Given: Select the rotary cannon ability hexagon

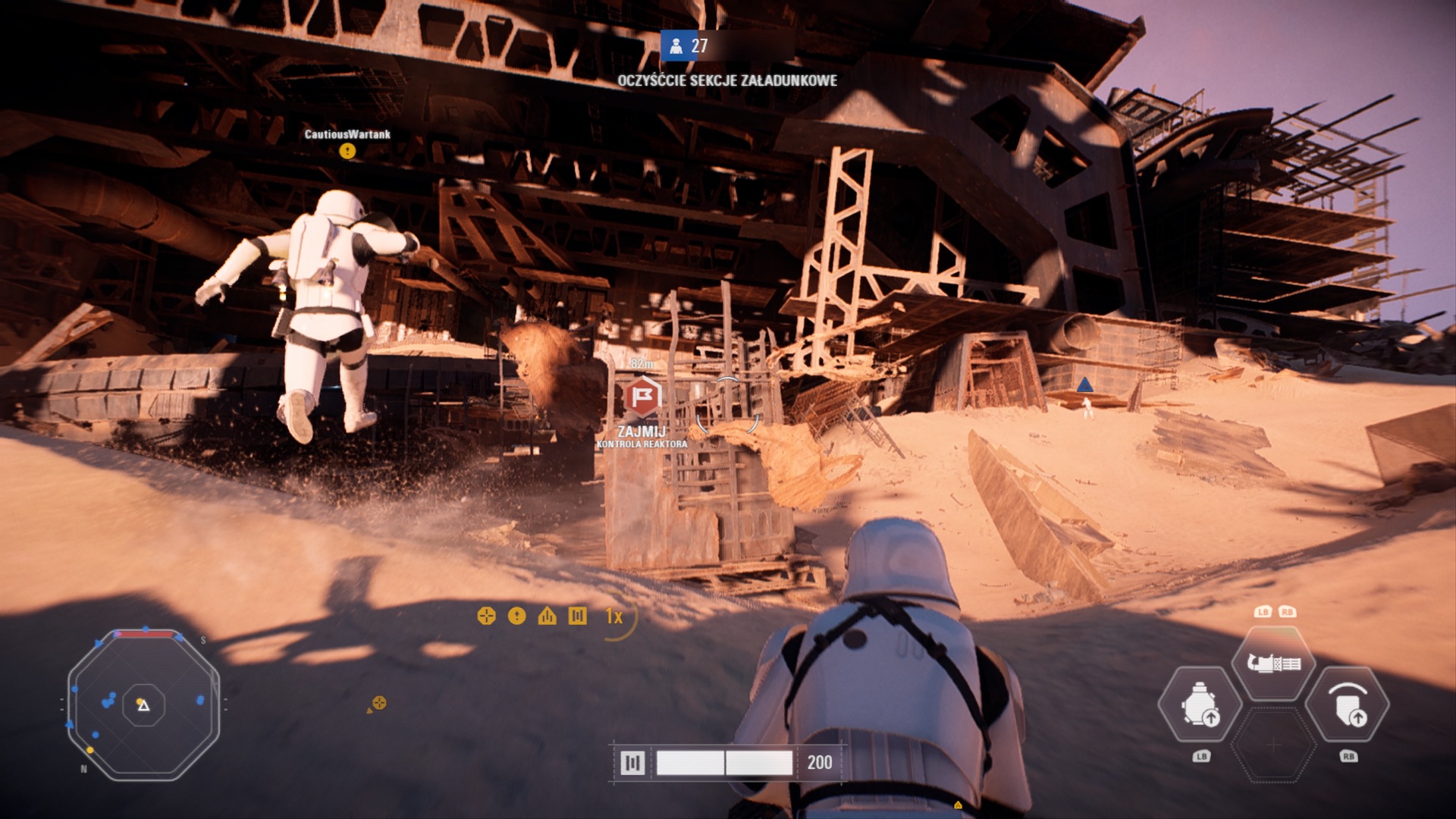Looking at the screenshot, I should pyautogui.click(x=1274, y=664).
